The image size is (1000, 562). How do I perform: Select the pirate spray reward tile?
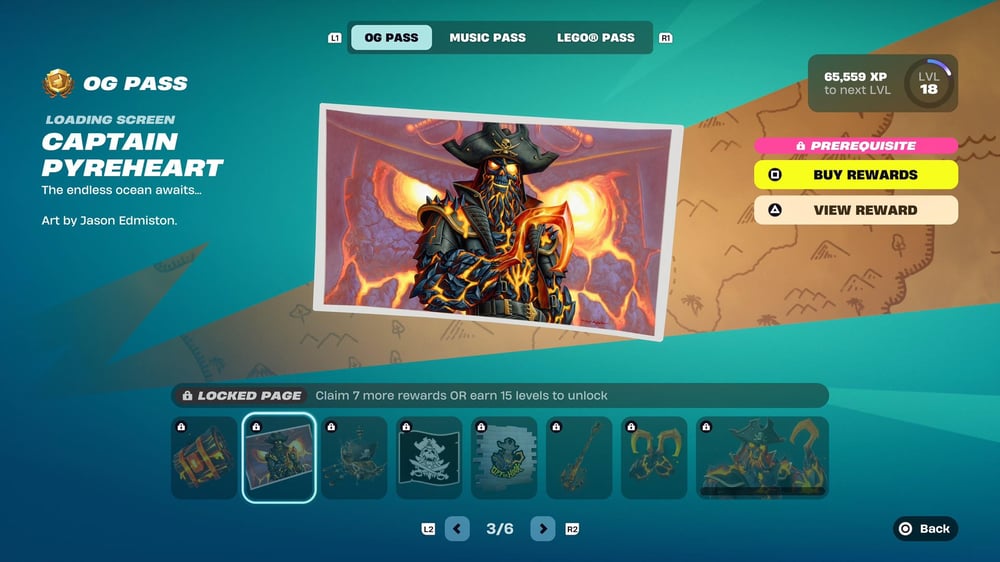[504, 458]
